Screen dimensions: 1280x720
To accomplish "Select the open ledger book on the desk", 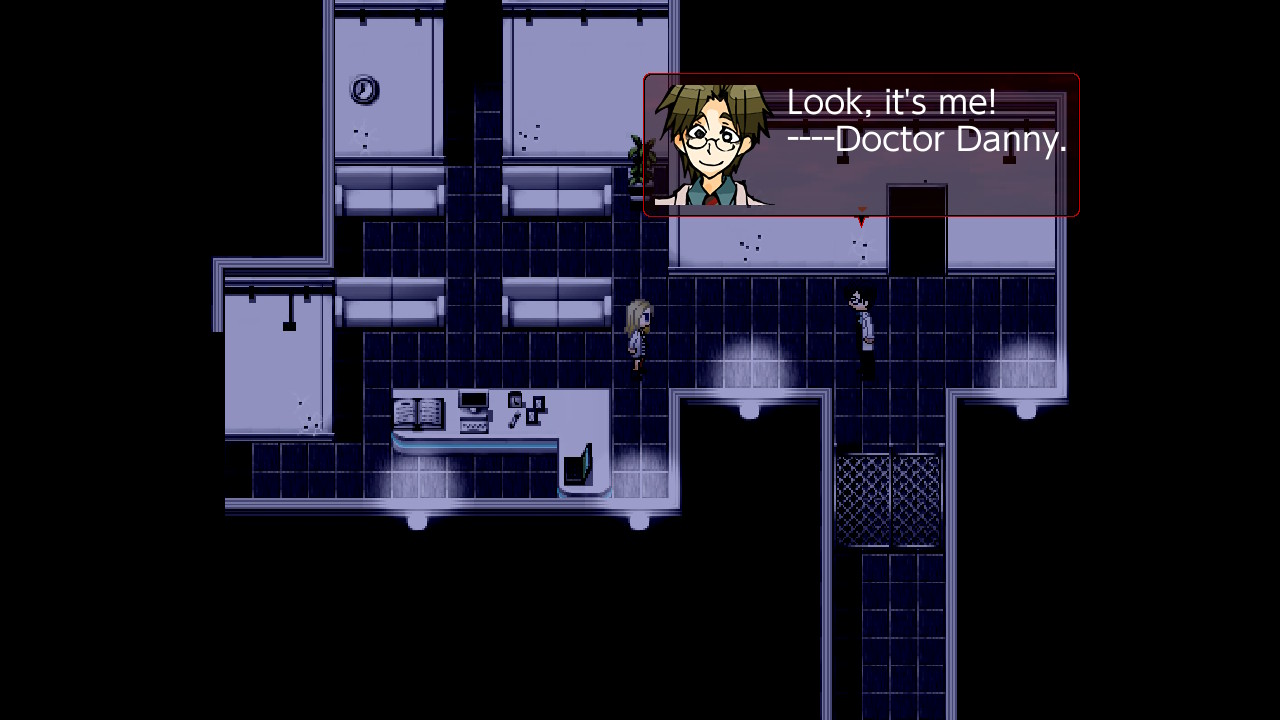I will (x=418, y=412).
